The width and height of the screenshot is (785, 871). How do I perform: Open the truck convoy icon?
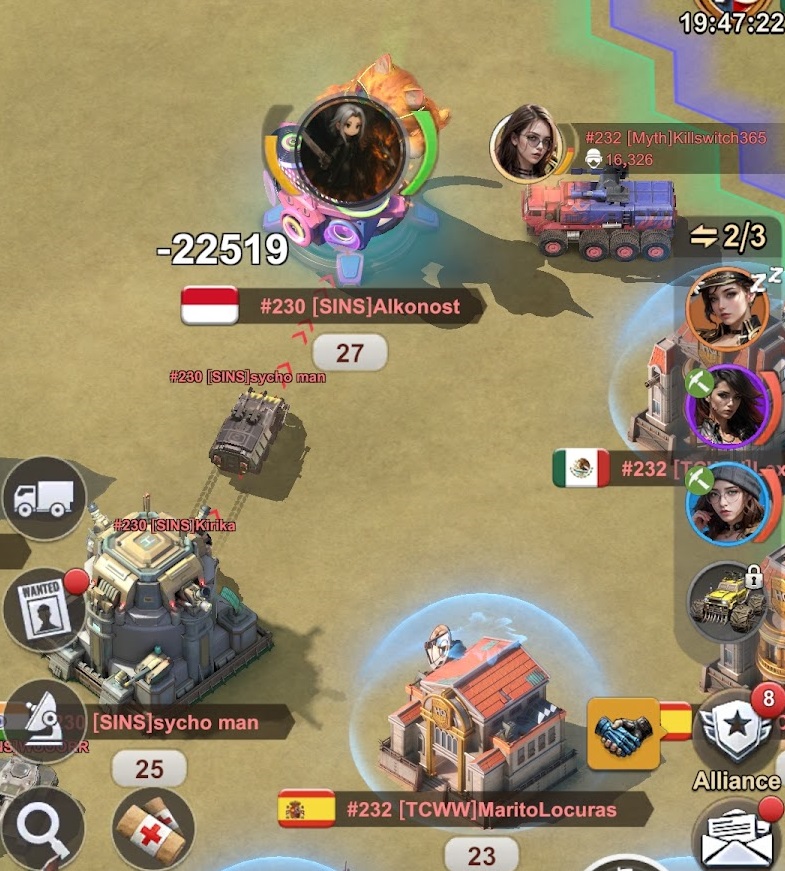(45, 498)
